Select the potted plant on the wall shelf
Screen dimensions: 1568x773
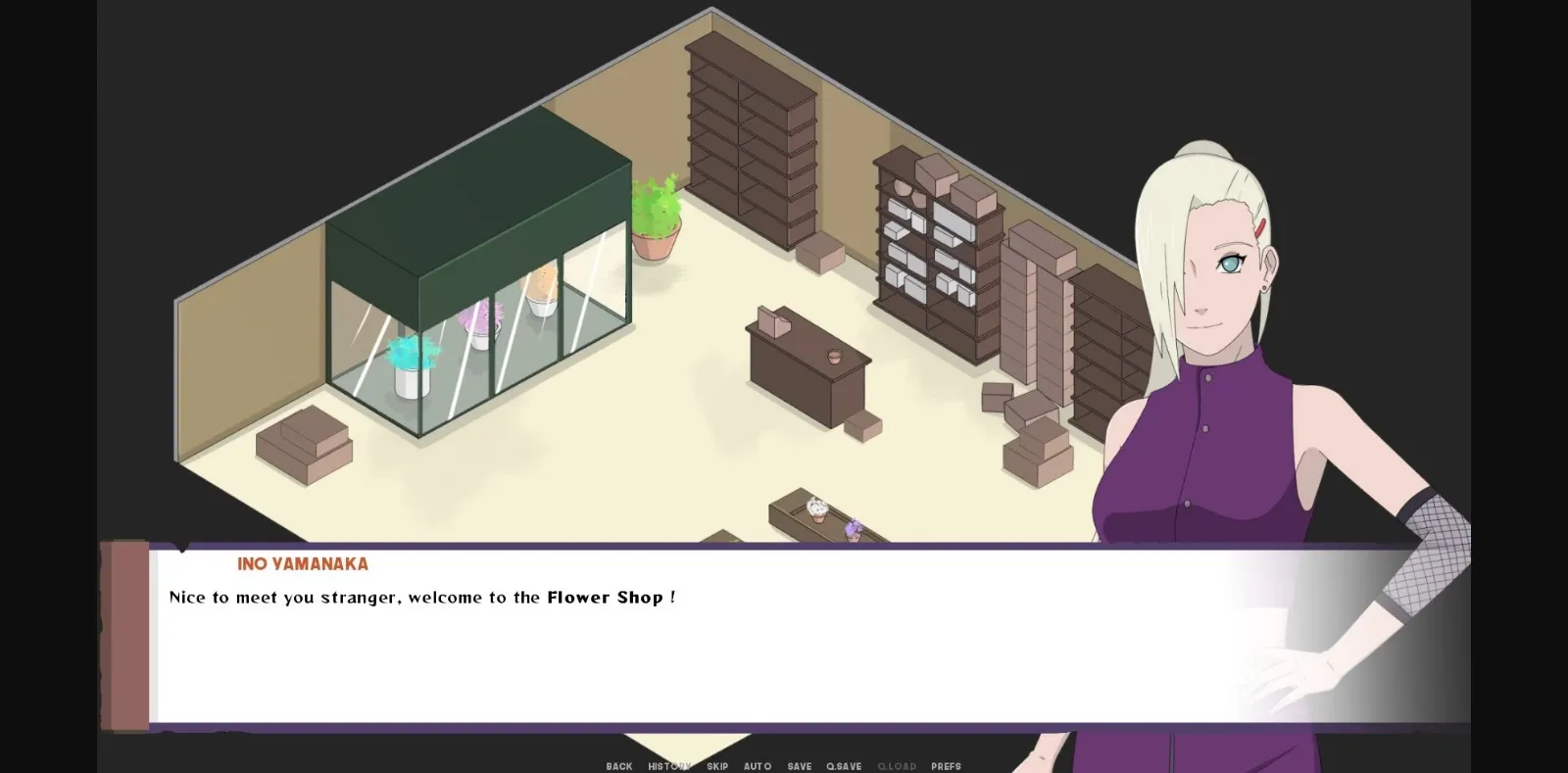click(657, 216)
